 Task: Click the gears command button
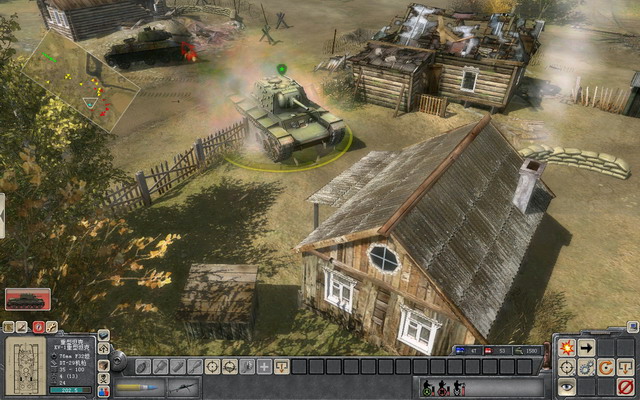587,367
